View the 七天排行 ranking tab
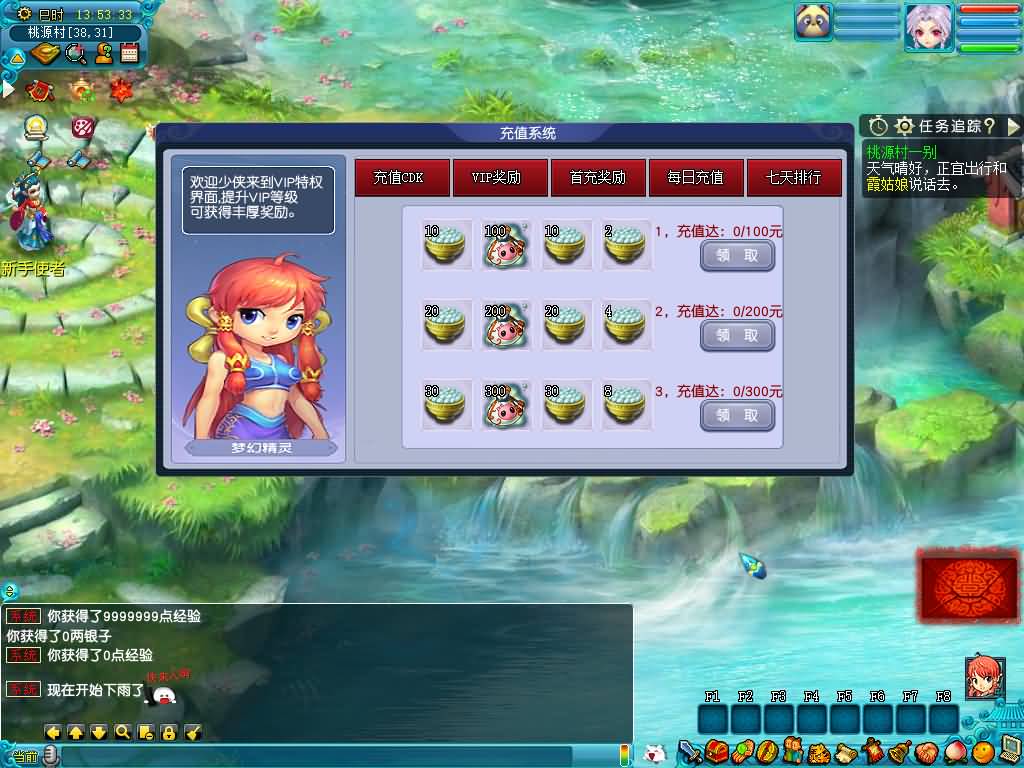Image resolution: width=1024 pixels, height=768 pixels. coord(794,178)
